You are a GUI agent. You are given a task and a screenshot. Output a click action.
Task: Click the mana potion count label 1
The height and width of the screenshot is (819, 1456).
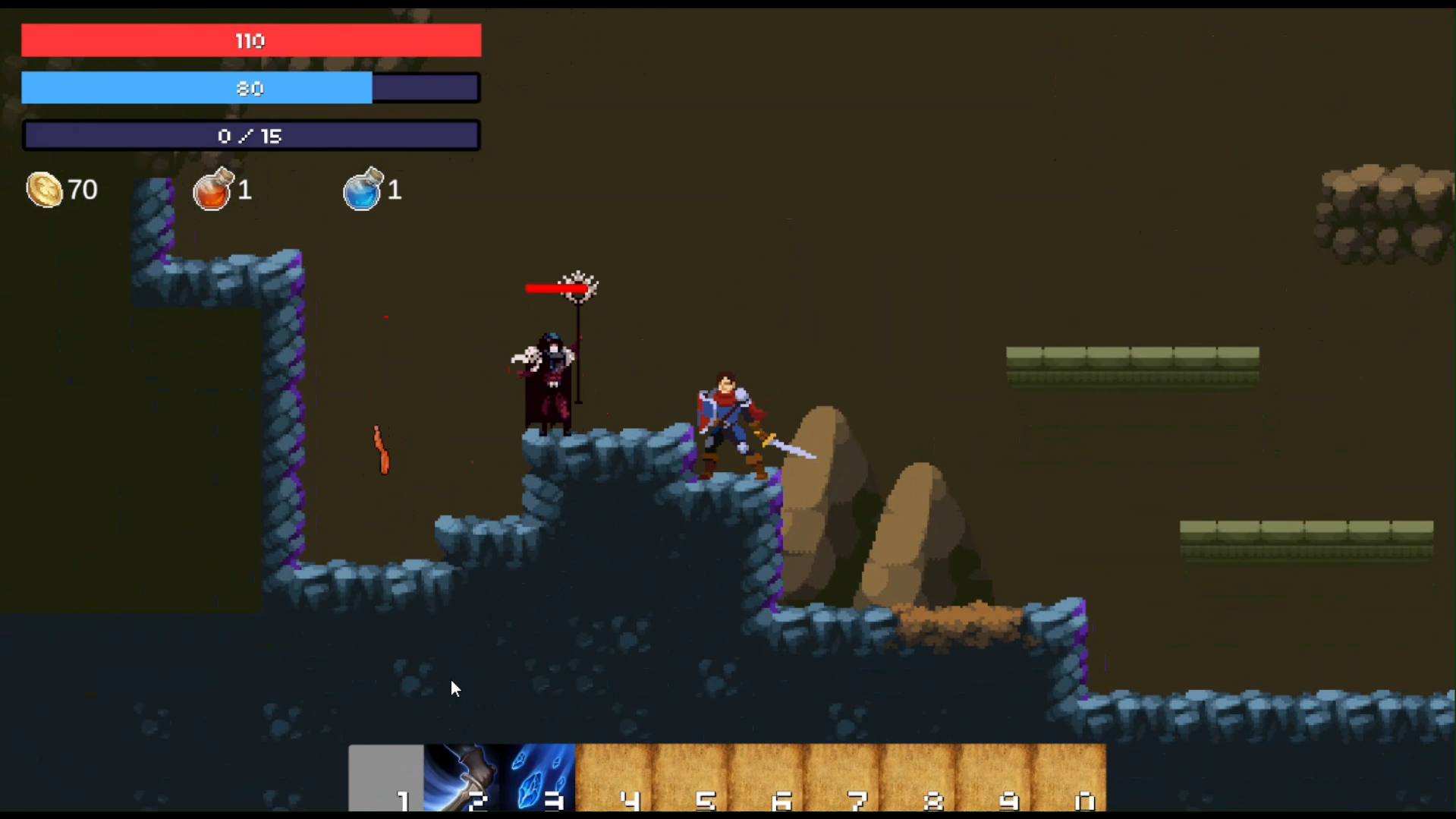395,190
